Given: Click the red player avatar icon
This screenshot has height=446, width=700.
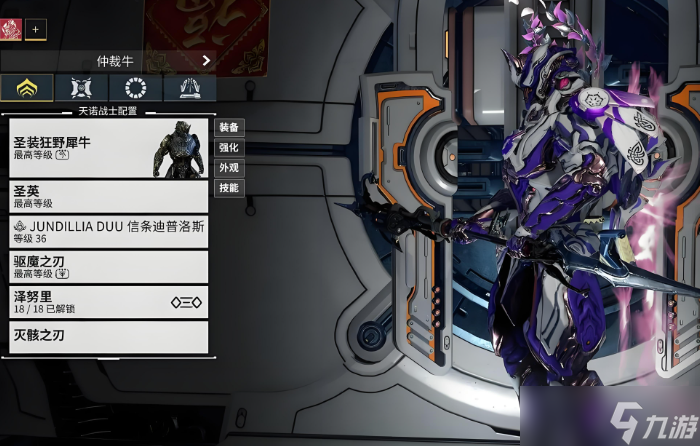Looking at the screenshot, I should (x=11, y=30).
